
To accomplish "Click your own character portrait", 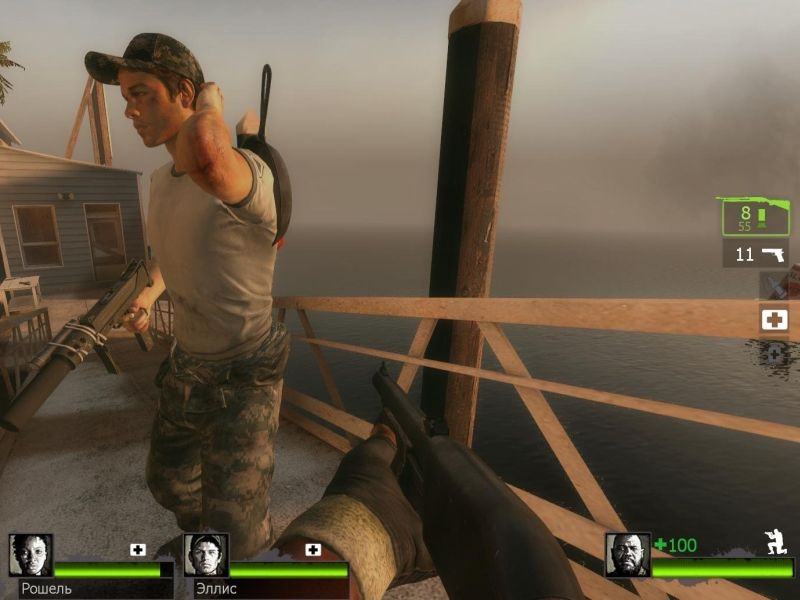I will (x=628, y=555).
